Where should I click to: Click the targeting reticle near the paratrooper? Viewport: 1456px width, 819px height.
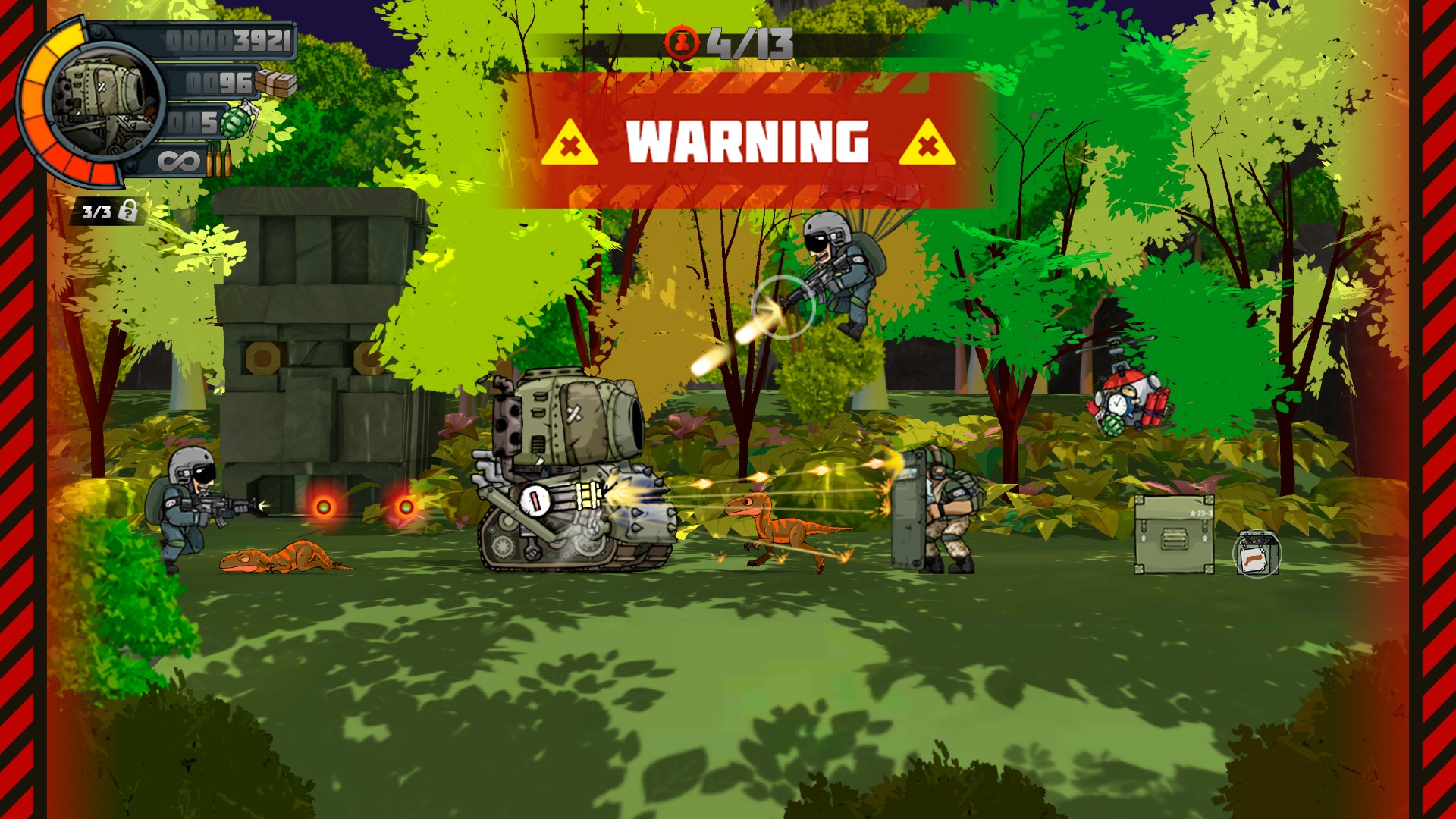point(781,306)
